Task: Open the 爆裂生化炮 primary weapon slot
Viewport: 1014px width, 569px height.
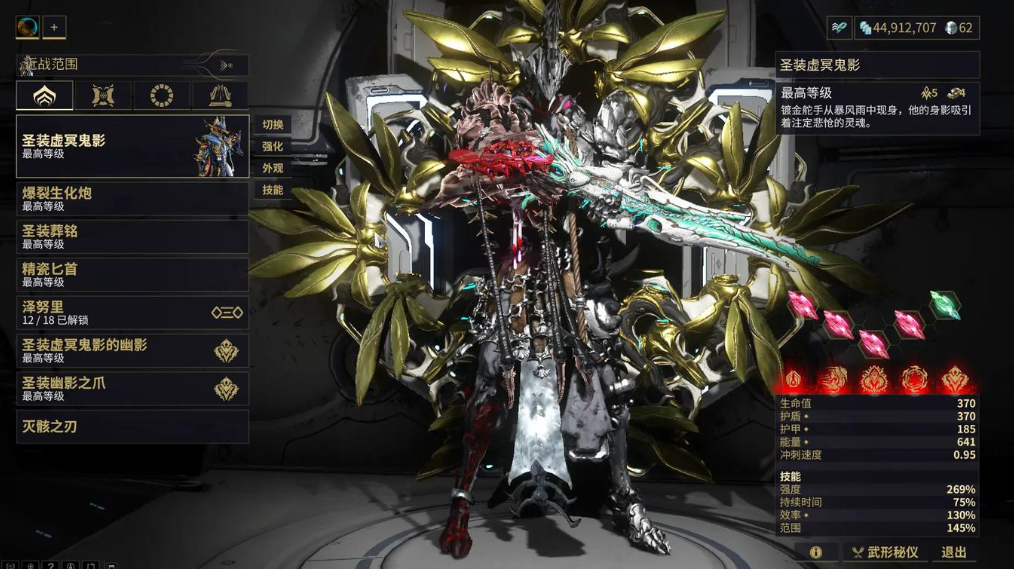Action: 132,198
